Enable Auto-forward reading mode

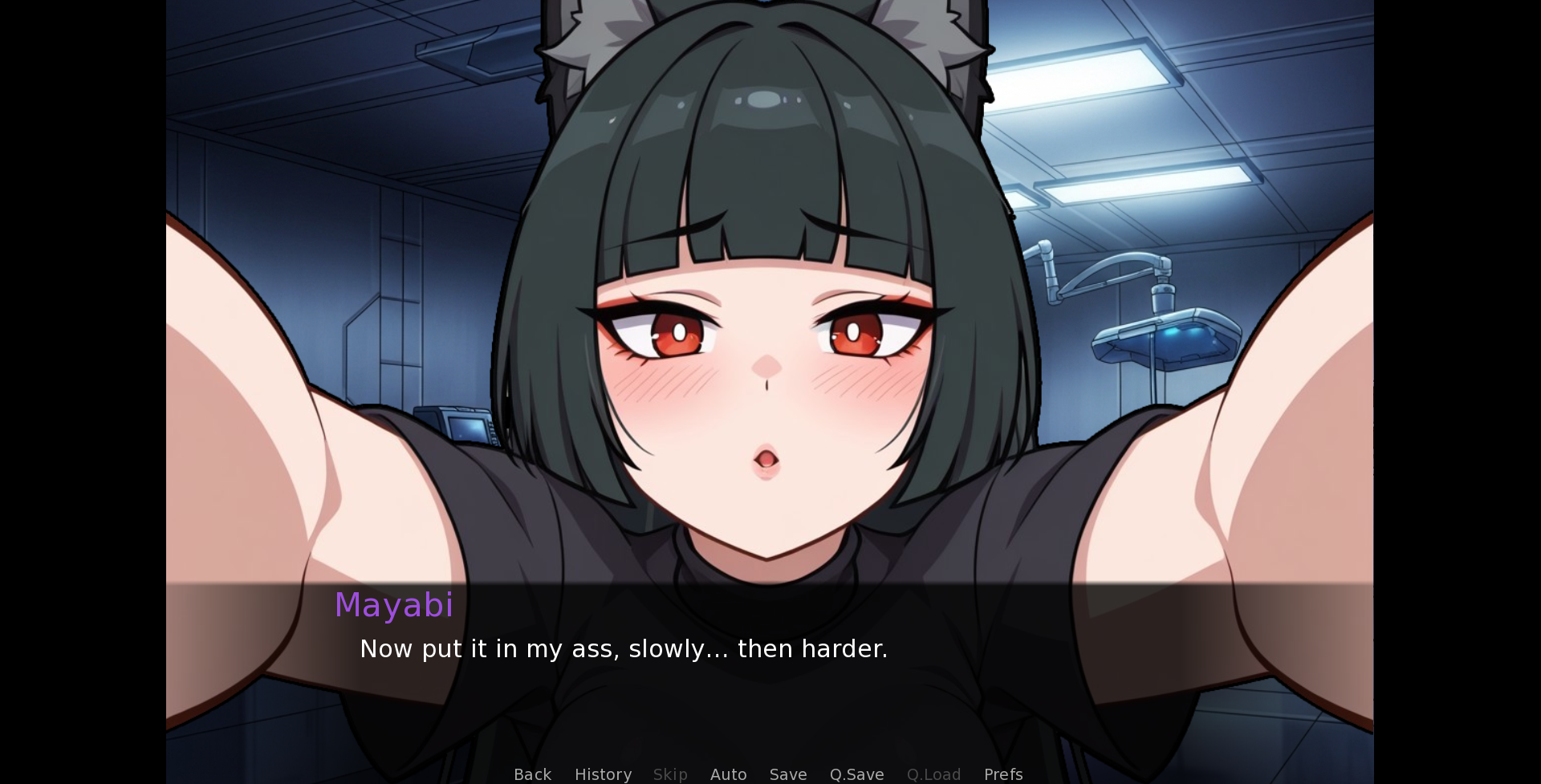click(x=728, y=774)
